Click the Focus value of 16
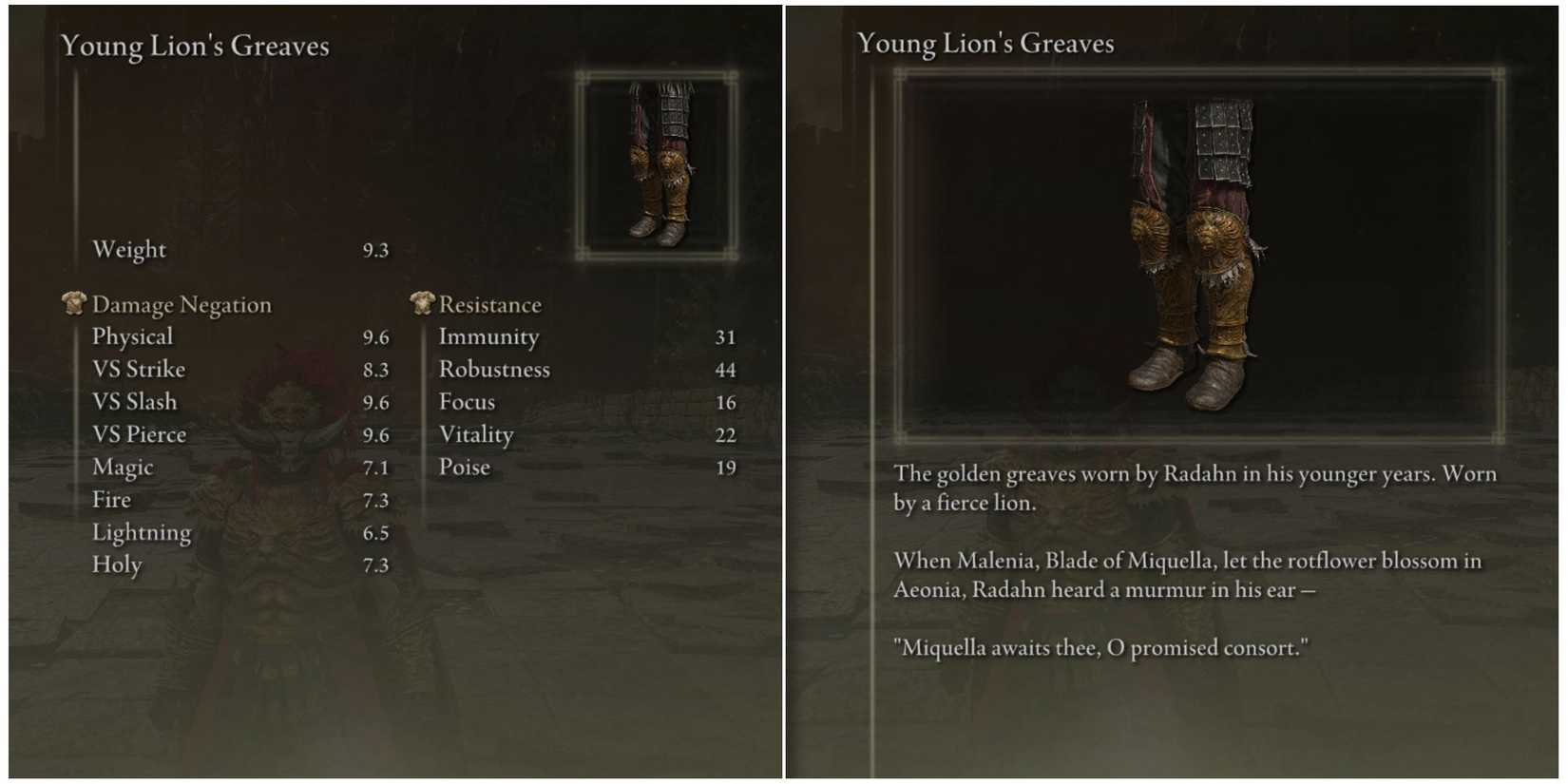Screen dimensions: 1568x784 coord(728,401)
